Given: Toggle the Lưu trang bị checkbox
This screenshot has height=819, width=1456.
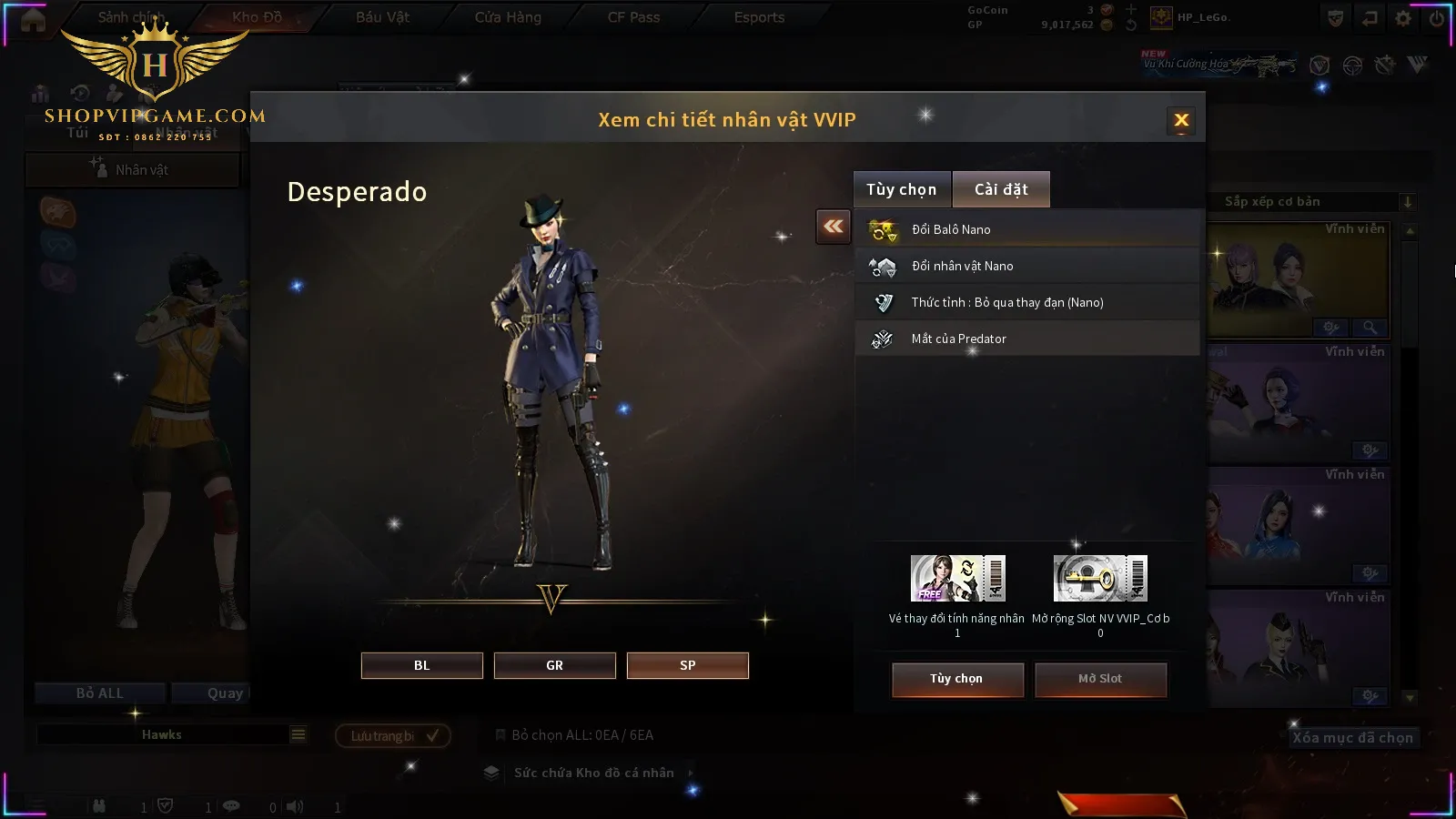Looking at the screenshot, I should [432, 735].
